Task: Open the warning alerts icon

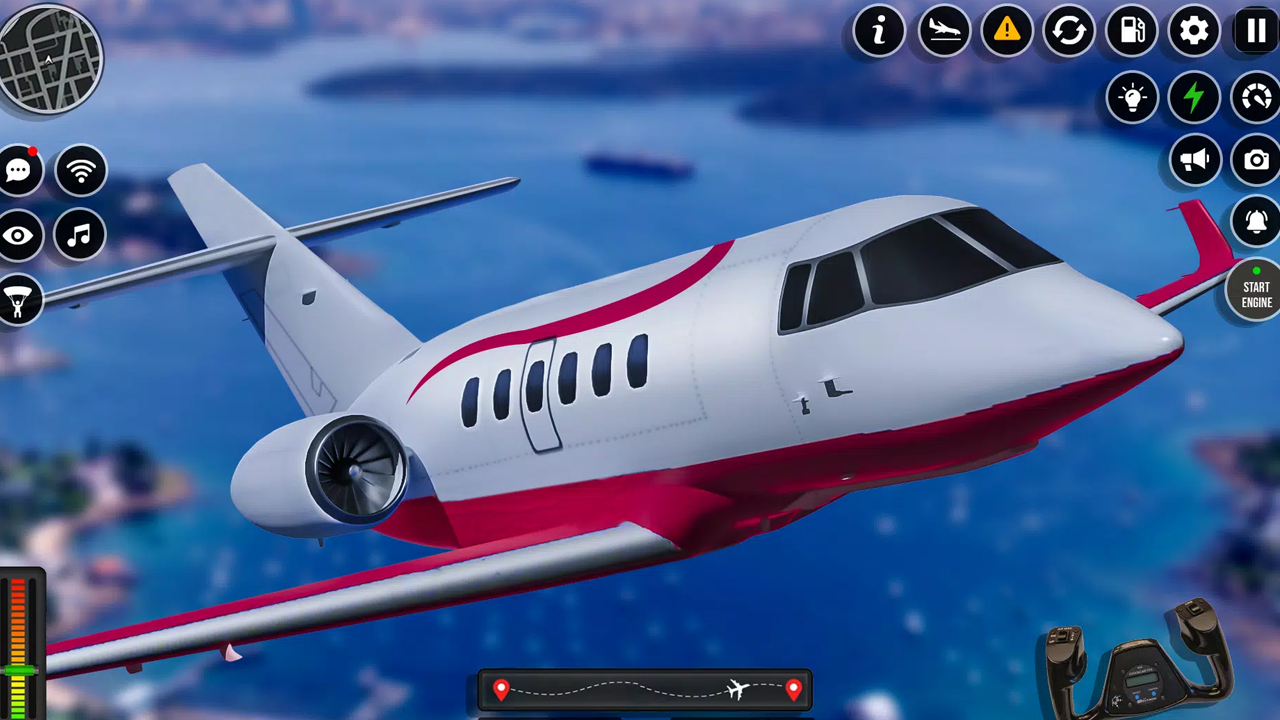Action: (x=1006, y=31)
